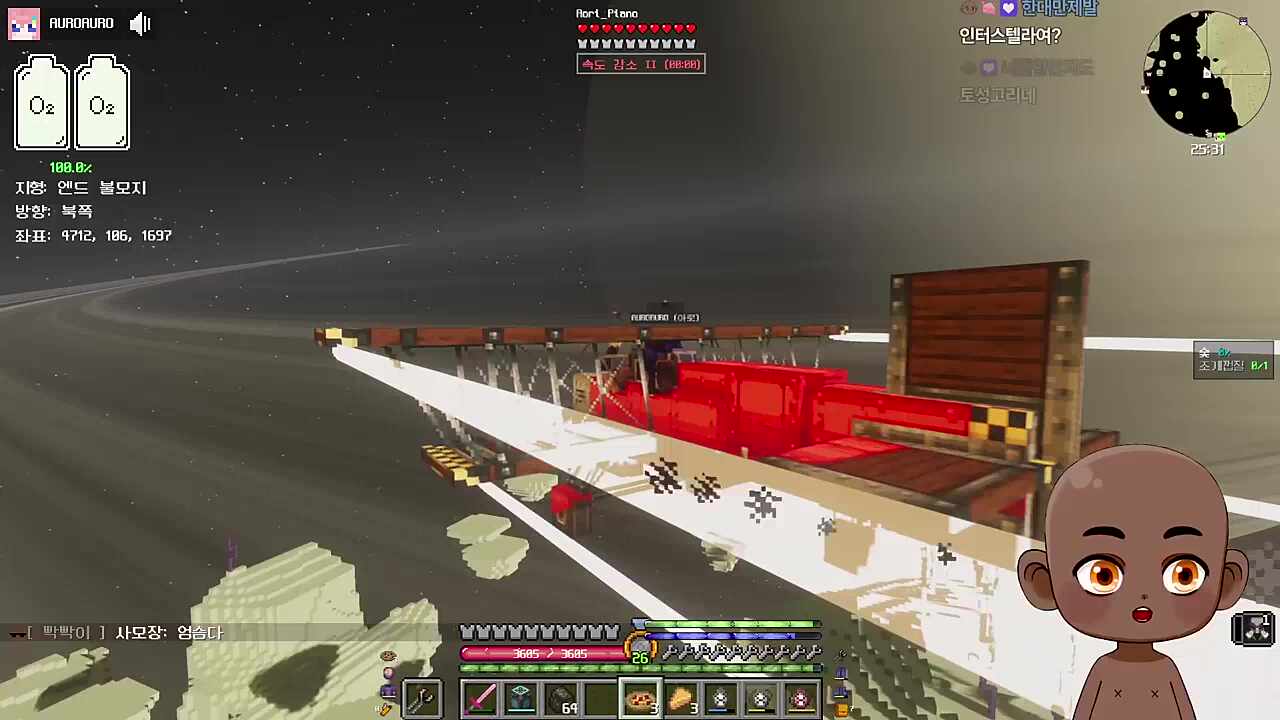Select the turquoise block hotbar slot
1280x720 pixels.
(x=521, y=698)
